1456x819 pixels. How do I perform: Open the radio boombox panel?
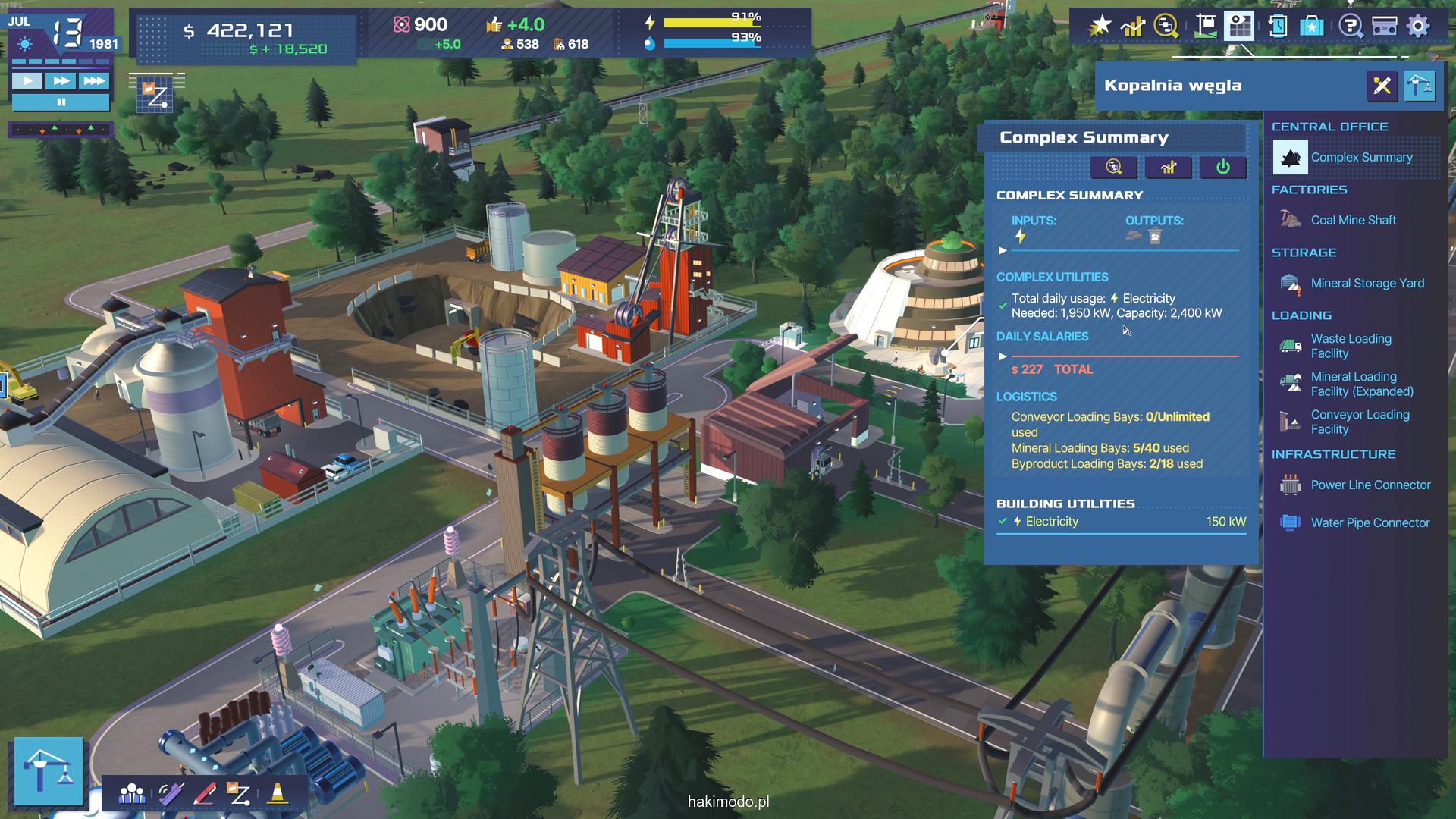pyautogui.click(x=1385, y=27)
